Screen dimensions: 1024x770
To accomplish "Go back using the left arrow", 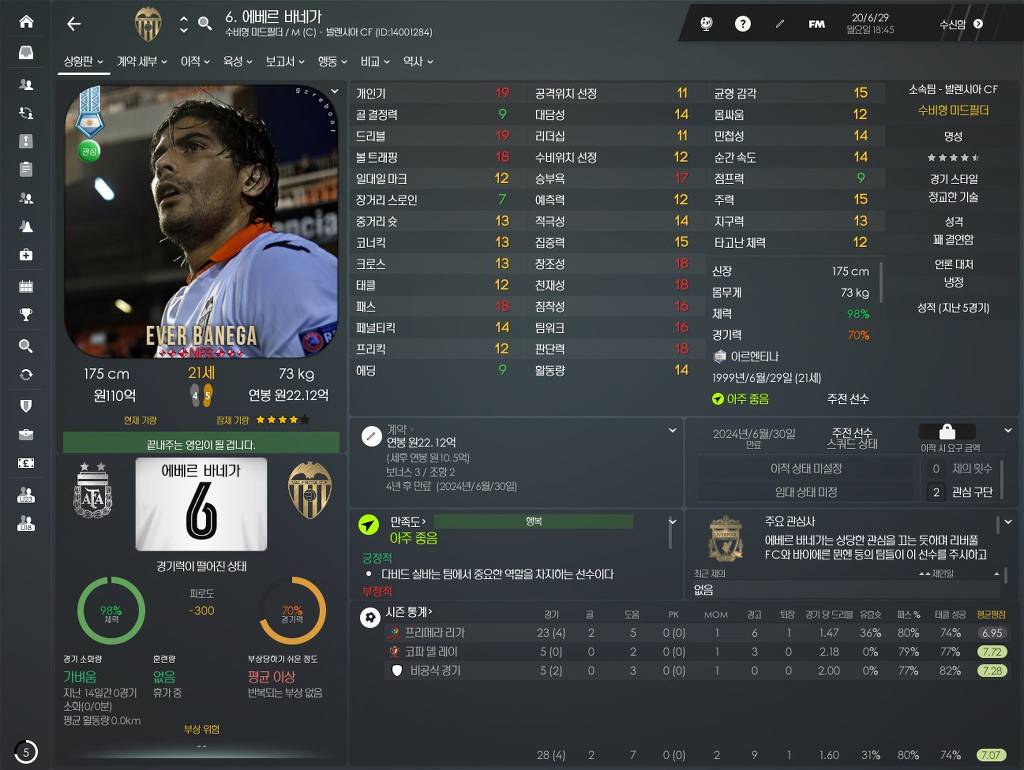I will pyautogui.click(x=74, y=24).
